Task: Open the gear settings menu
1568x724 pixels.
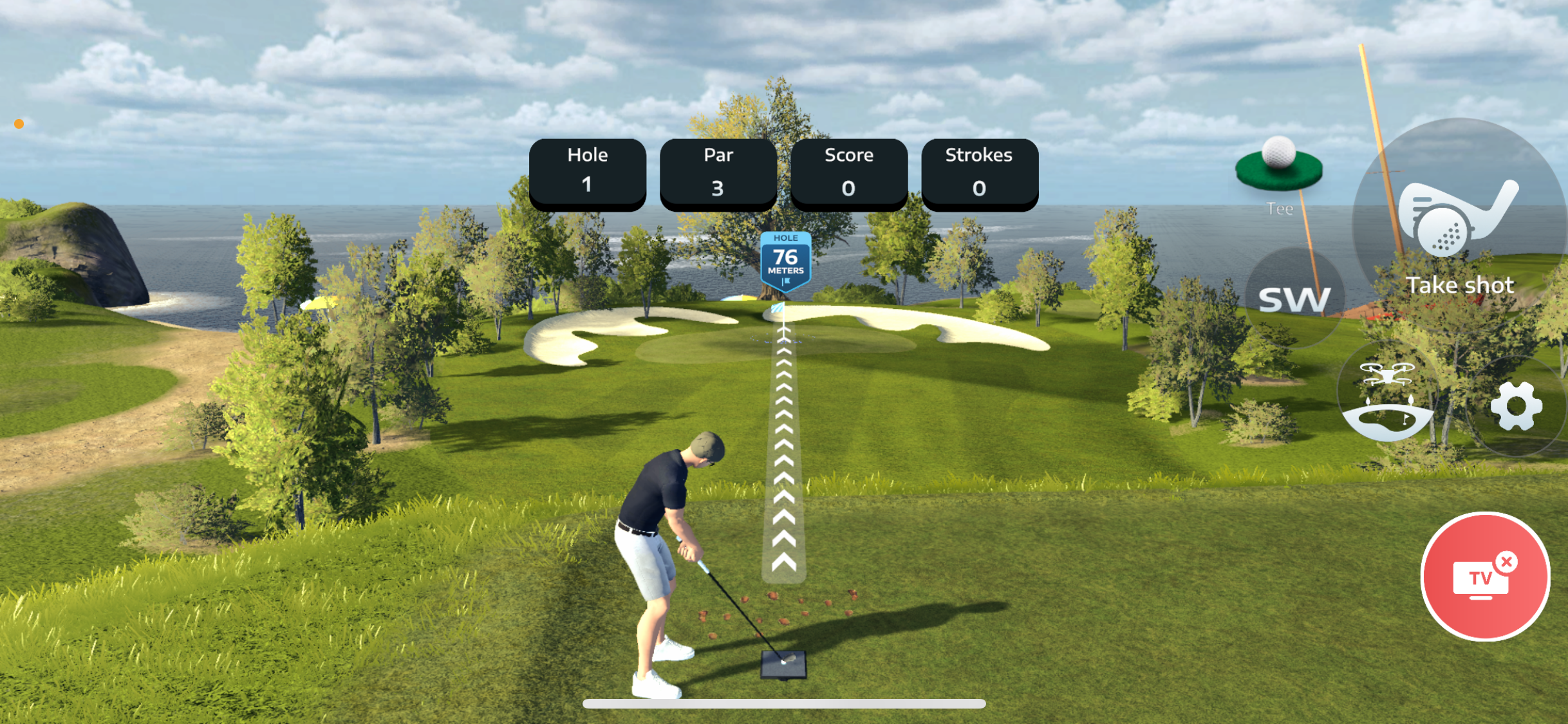Action: point(1516,407)
